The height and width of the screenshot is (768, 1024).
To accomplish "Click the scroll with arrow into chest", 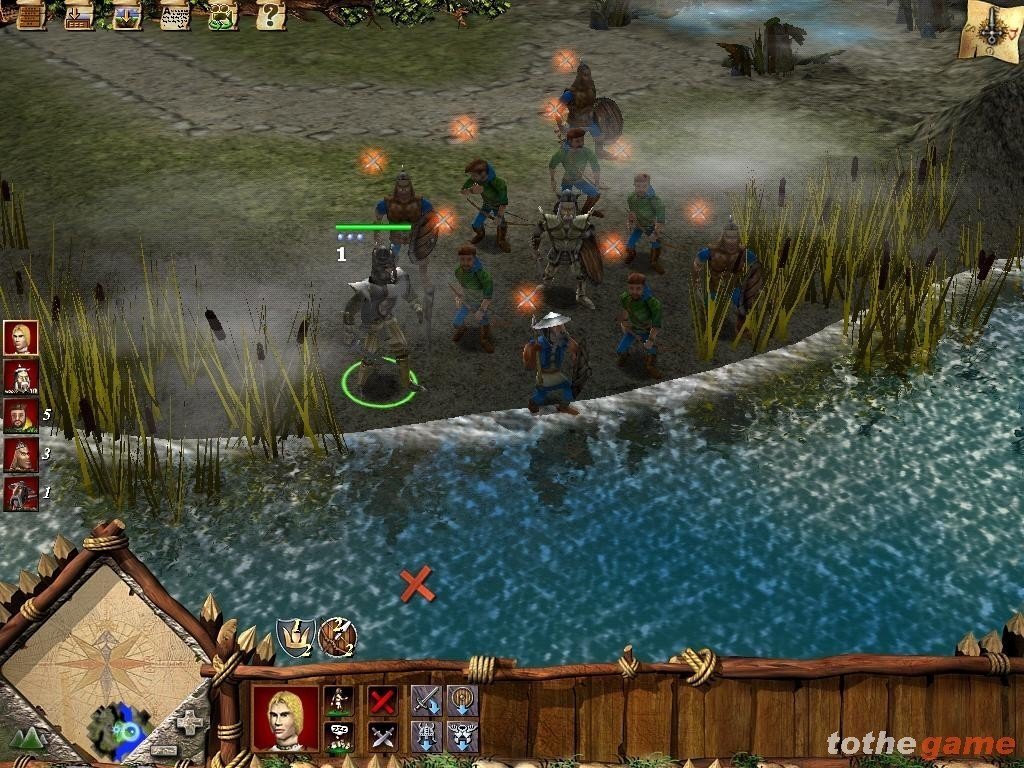I will [79, 15].
